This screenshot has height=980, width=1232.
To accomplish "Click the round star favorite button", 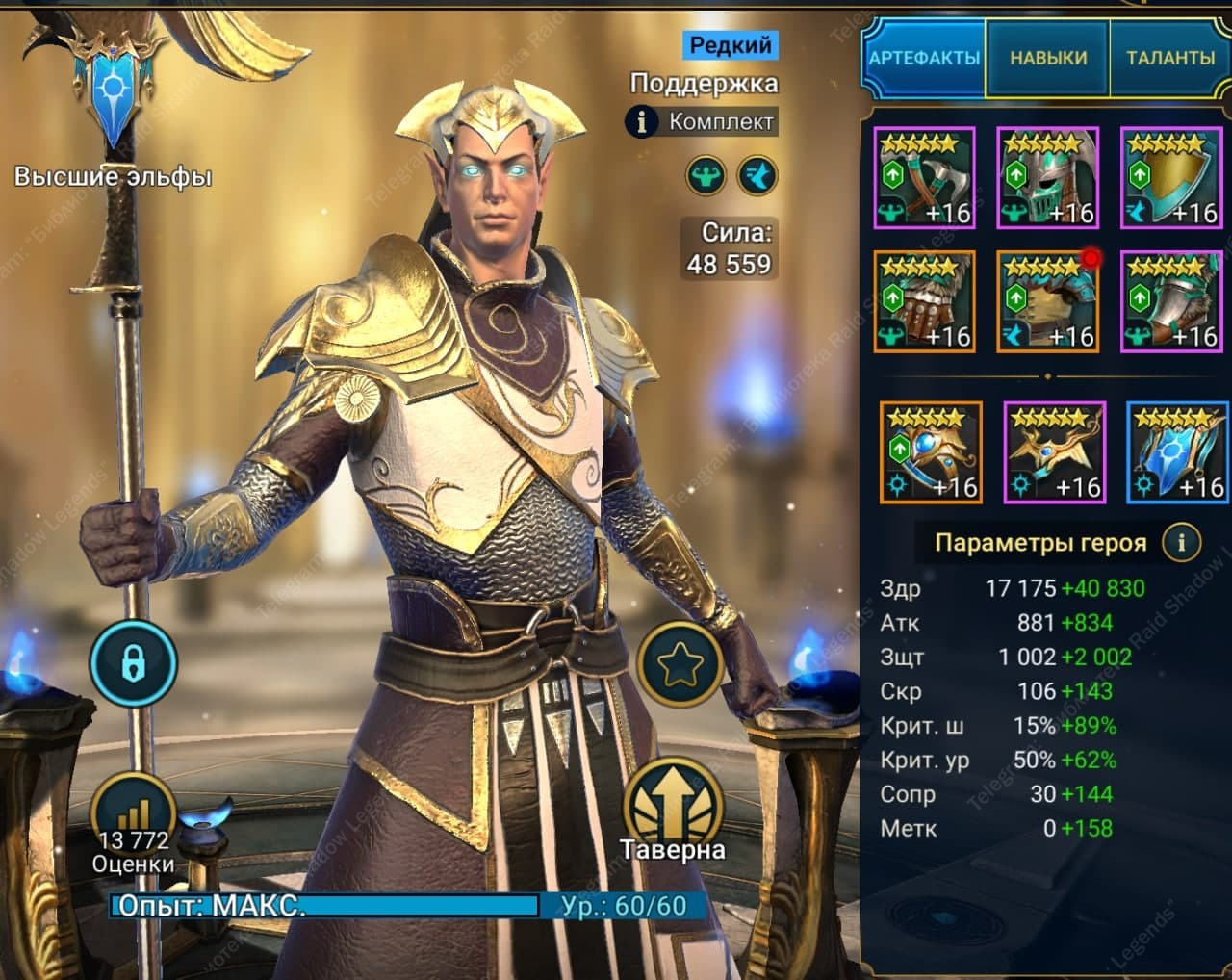I will tap(680, 663).
